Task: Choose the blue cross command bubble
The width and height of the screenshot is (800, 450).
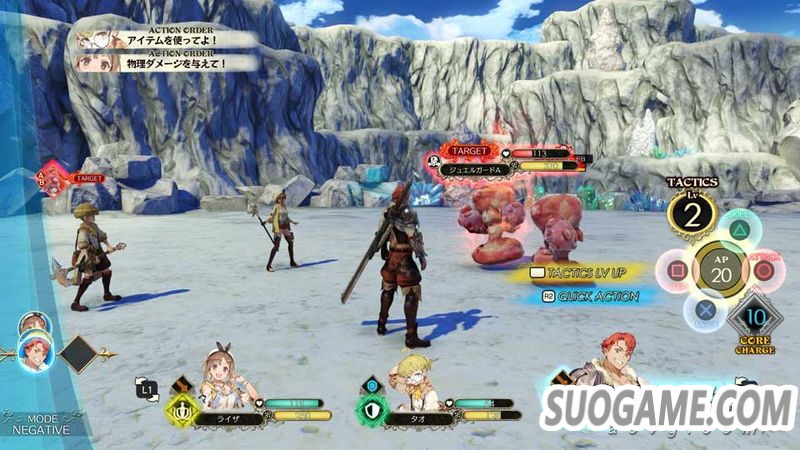Action: click(x=703, y=310)
